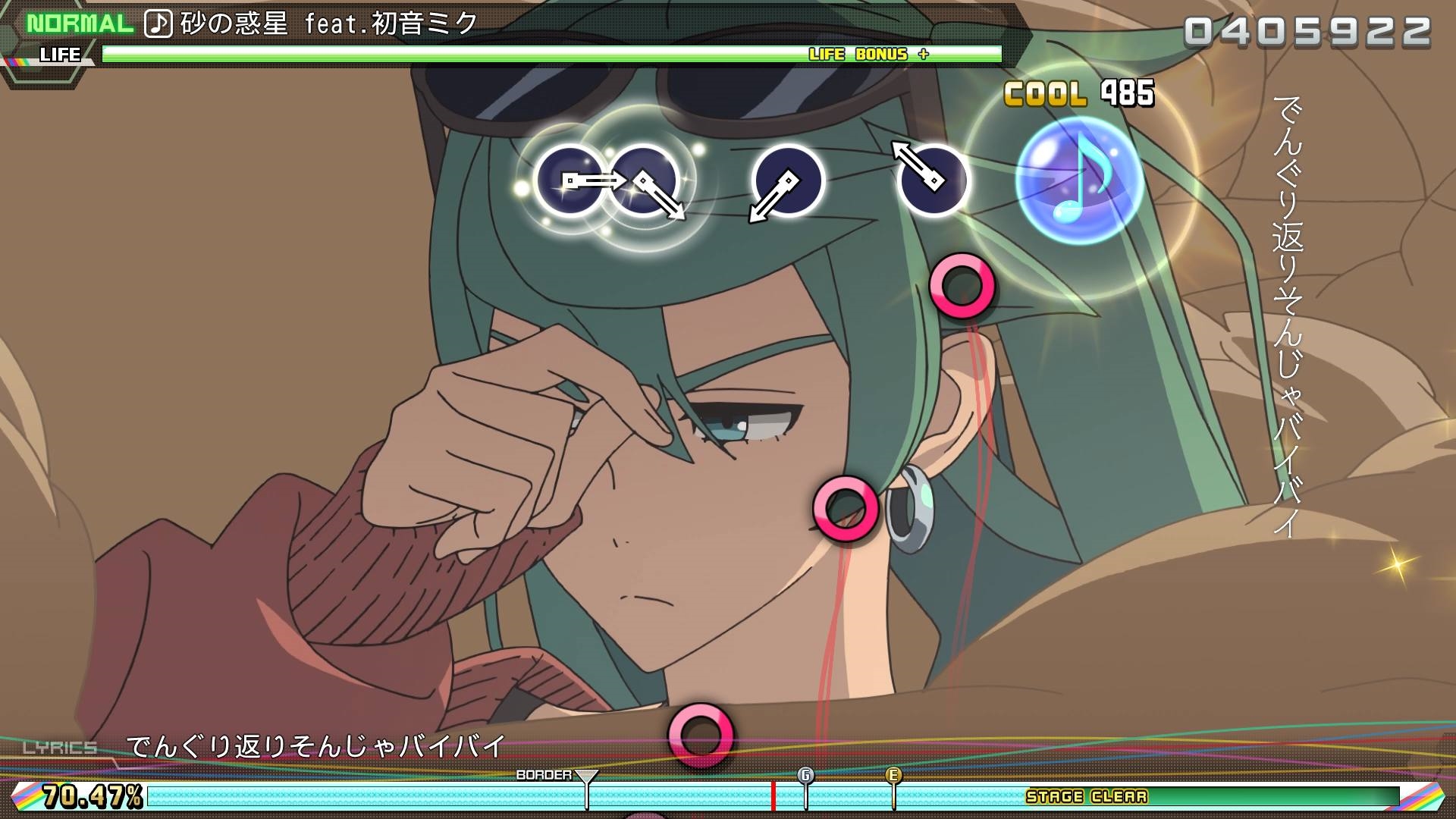
Task: Click the E rank marker on the gauge
Action: coord(895,776)
